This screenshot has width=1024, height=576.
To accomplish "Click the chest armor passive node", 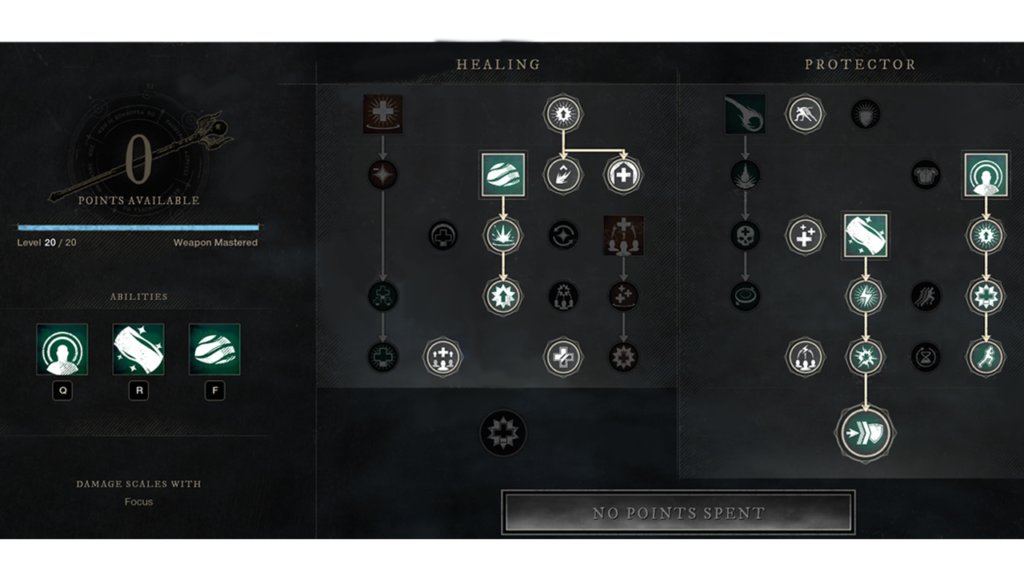I will [x=926, y=175].
